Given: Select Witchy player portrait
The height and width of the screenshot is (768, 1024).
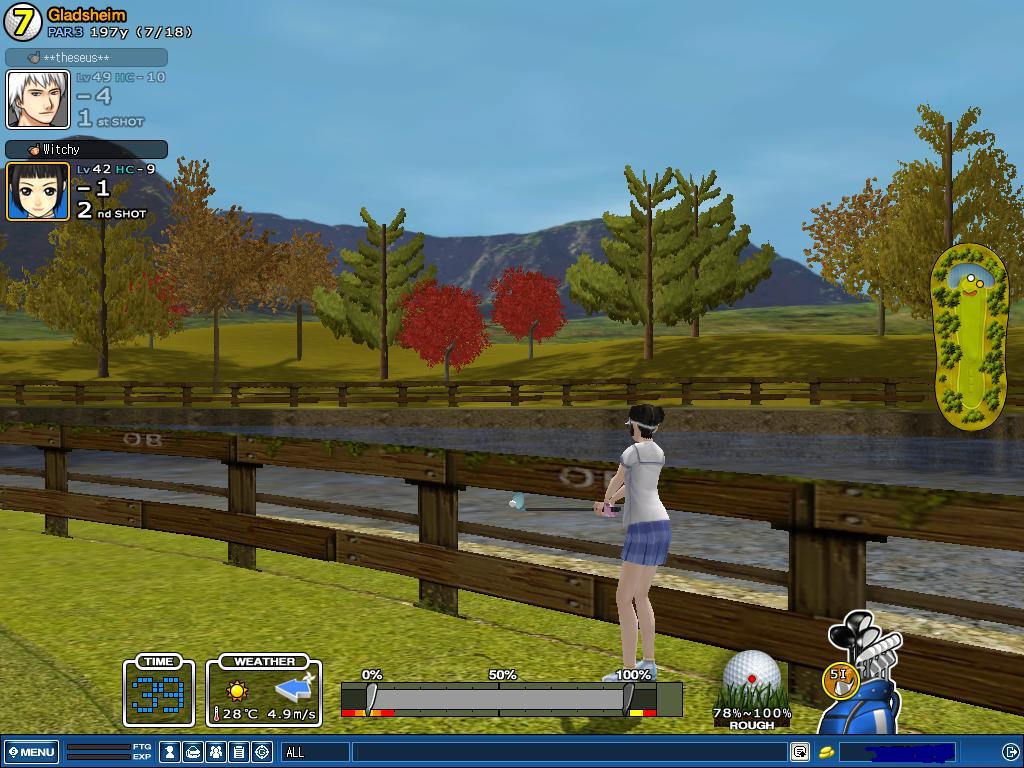Looking at the screenshot, I should pos(38,191).
